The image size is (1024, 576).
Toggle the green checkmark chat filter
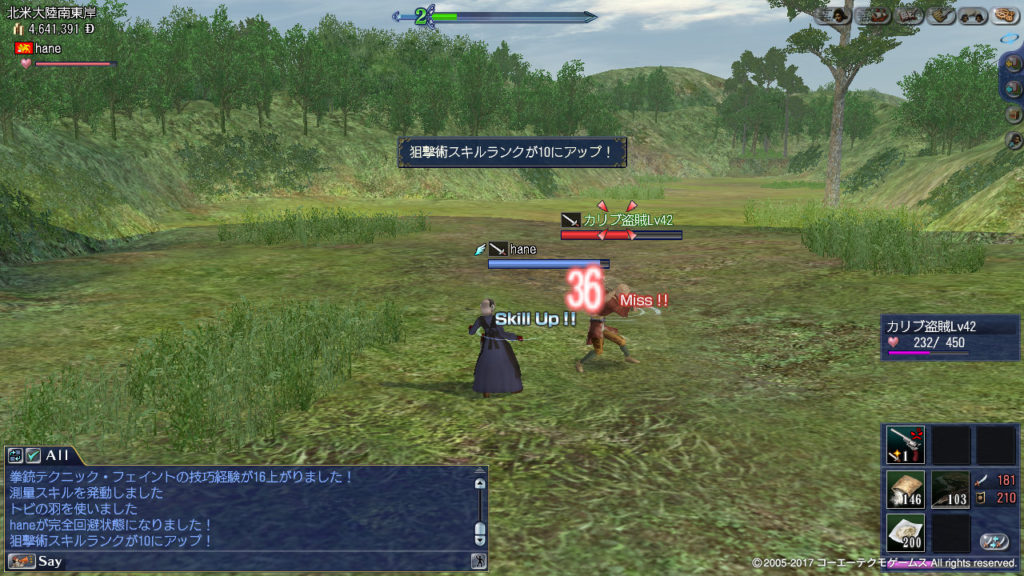coord(33,455)
